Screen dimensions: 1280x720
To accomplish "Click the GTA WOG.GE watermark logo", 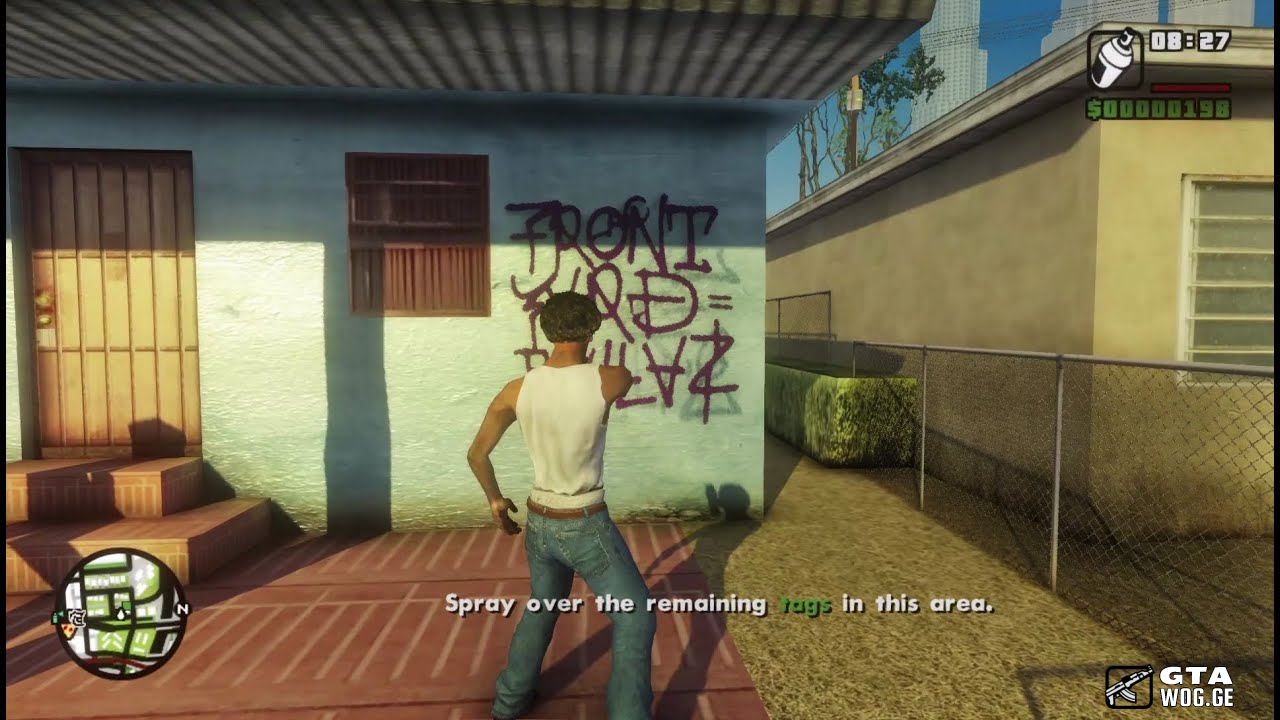I will pos(1170,686).
